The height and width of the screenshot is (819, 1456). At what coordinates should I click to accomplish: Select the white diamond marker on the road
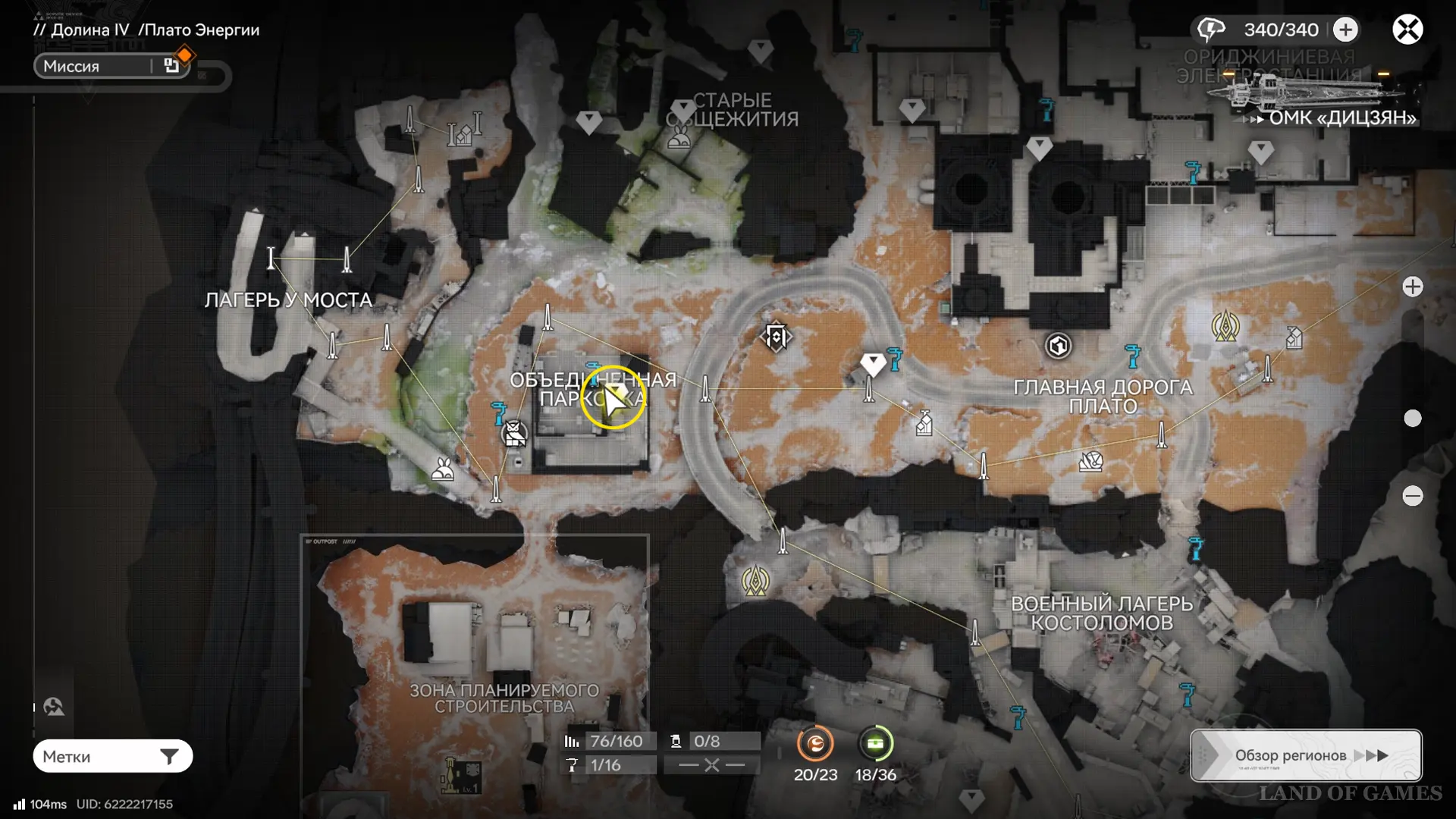click(873, 364)
